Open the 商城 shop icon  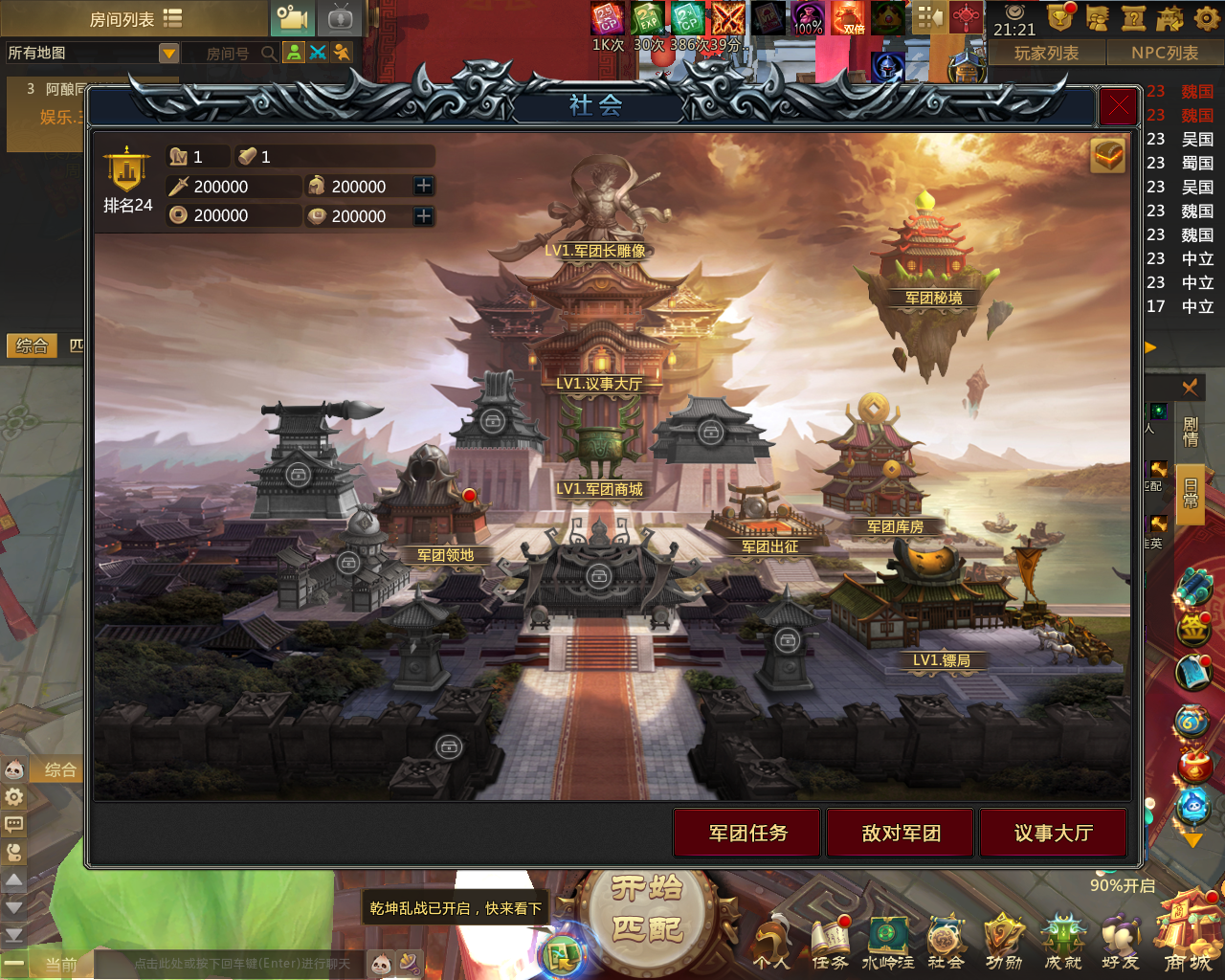click(x=1188, y=933)
